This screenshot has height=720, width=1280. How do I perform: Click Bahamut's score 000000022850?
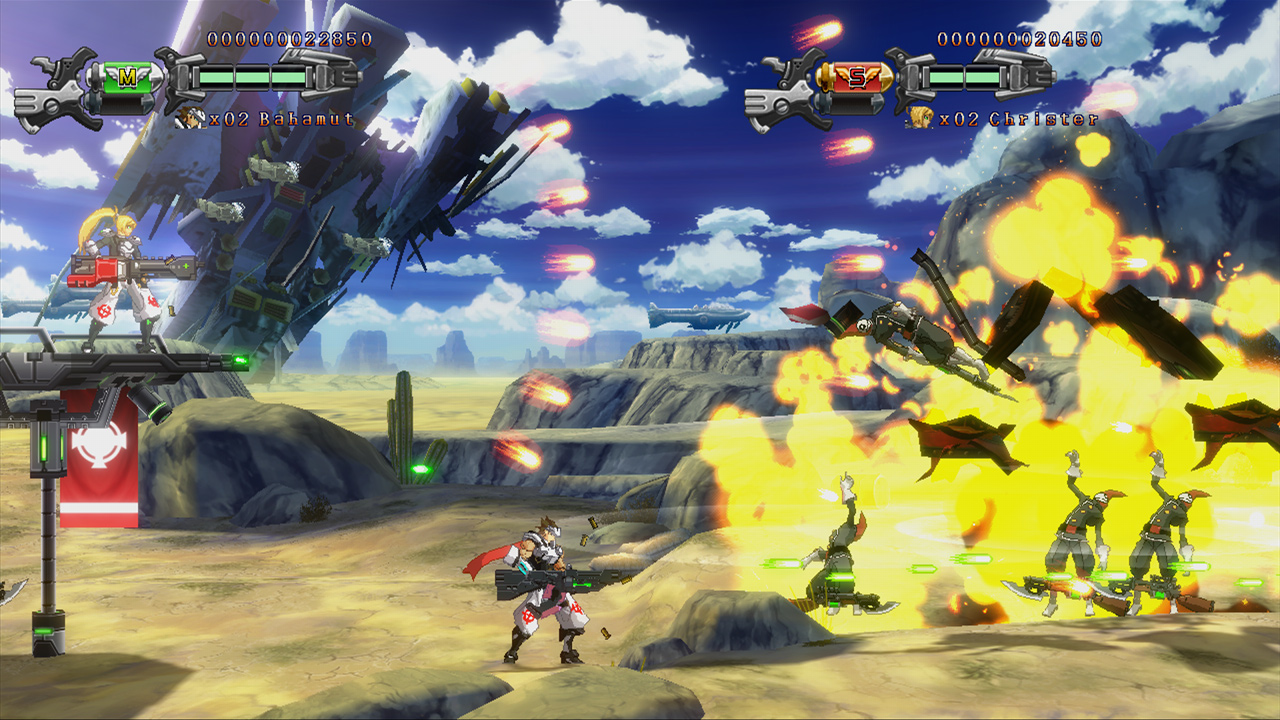coord(290,40)
